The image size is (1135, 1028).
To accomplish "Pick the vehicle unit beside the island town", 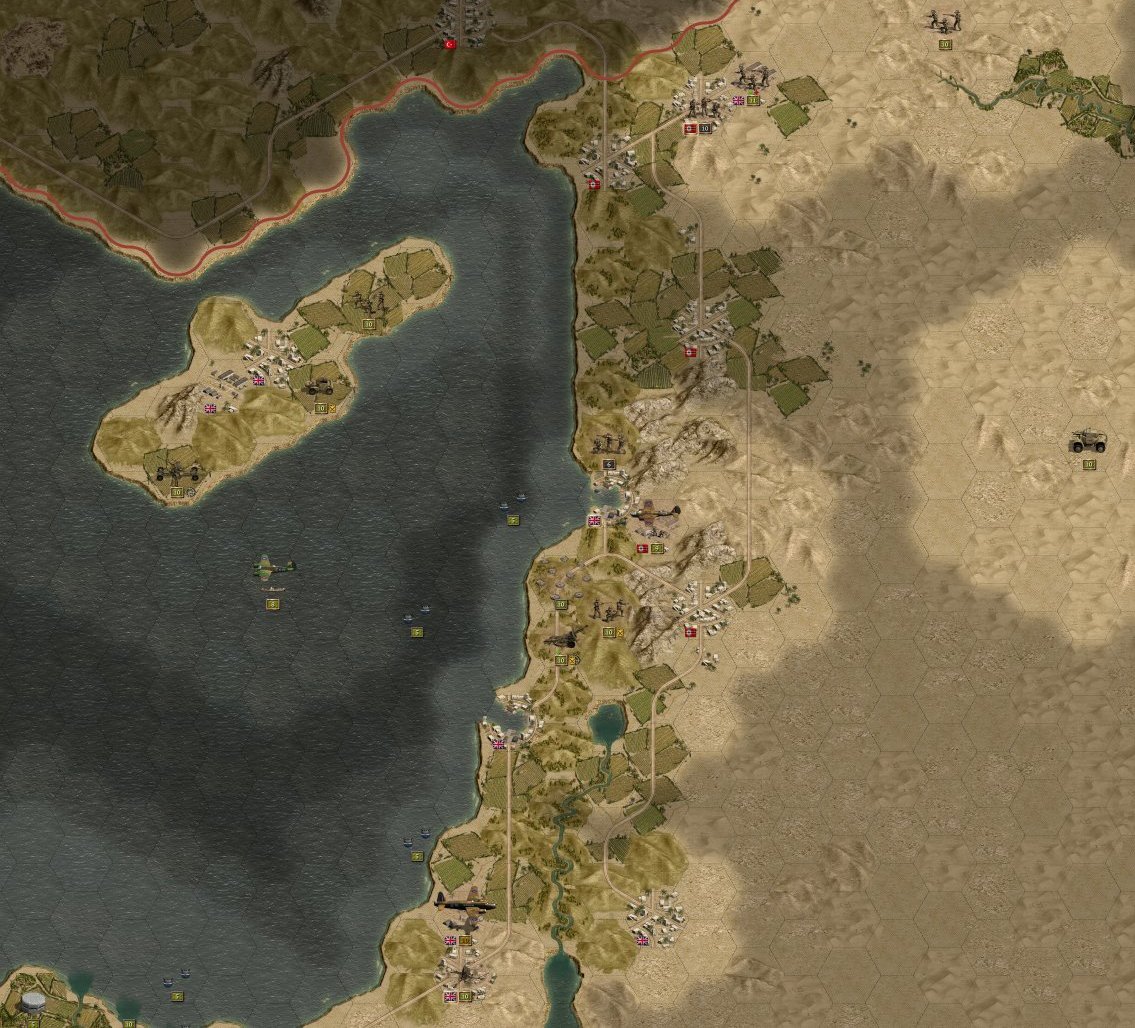I will pos(321,384).
